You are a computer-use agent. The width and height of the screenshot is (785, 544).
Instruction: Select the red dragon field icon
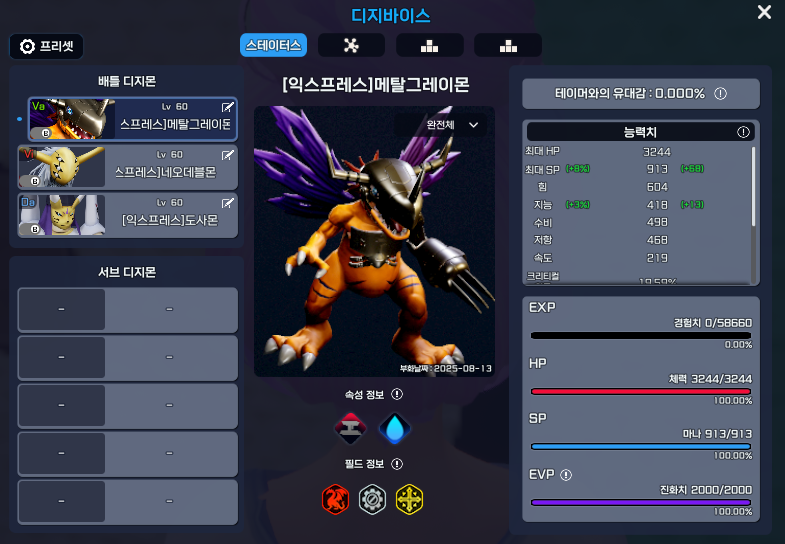pyautogui.click(x=336, y=497)
